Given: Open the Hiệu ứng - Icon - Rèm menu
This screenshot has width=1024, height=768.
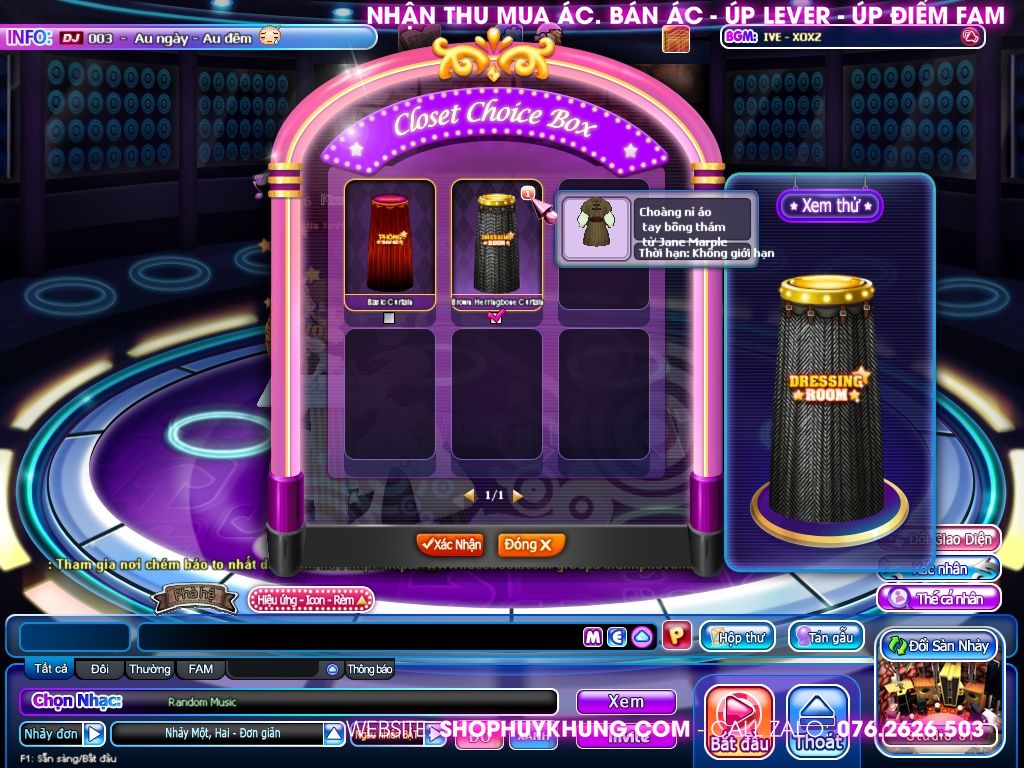Looking at the screenshot, I should point(311,600).
